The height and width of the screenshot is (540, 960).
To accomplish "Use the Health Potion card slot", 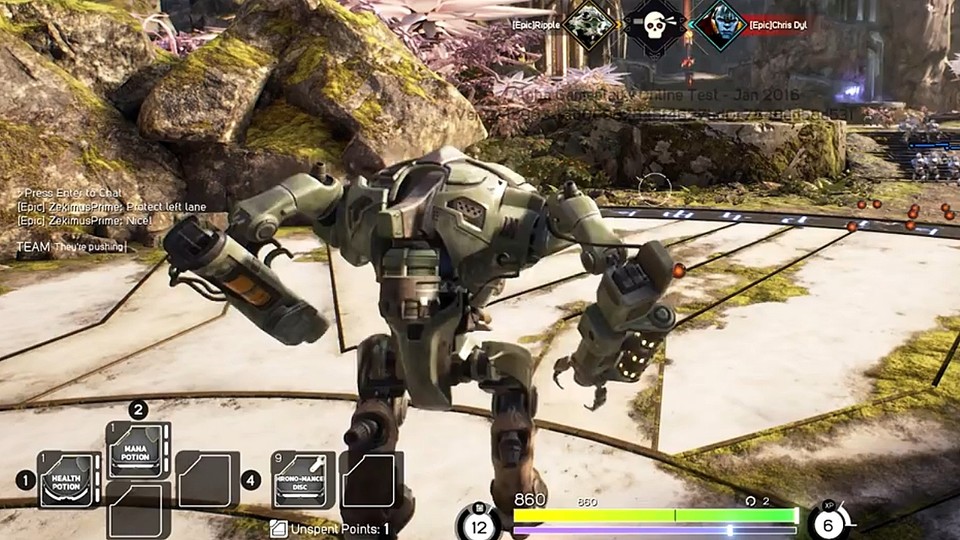I will (x=68, y=481).
